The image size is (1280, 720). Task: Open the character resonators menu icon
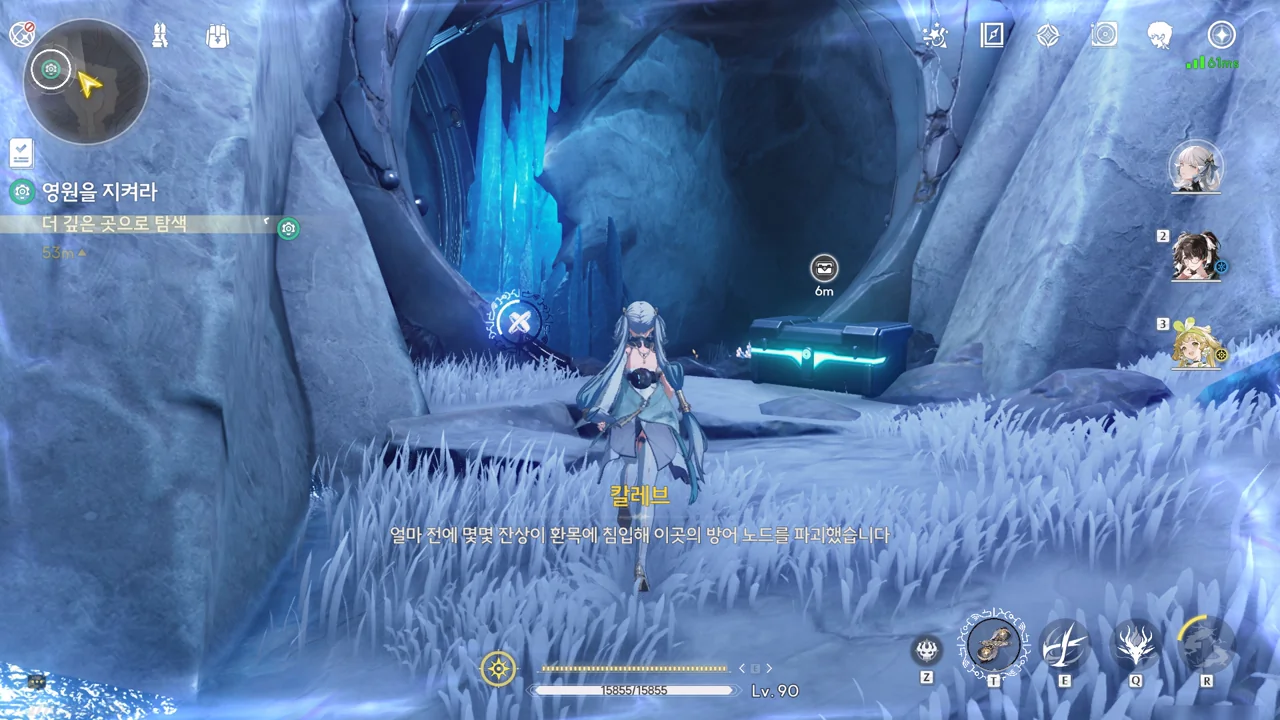click(x=160, y=36)
